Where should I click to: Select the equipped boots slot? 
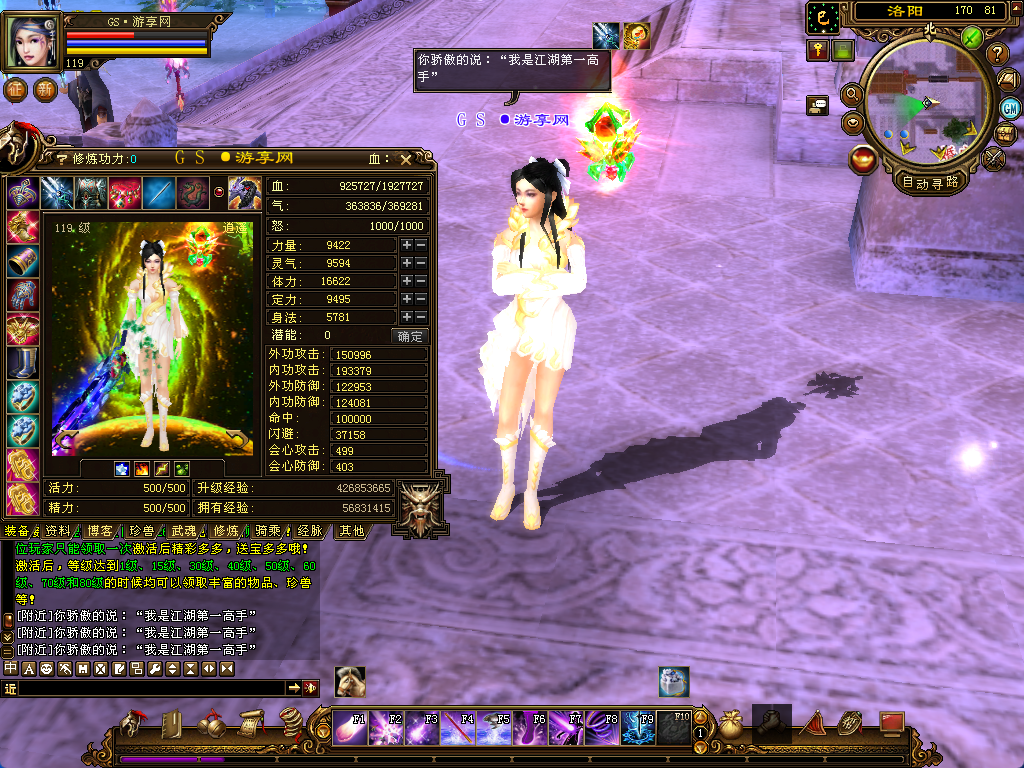point(21,362)
